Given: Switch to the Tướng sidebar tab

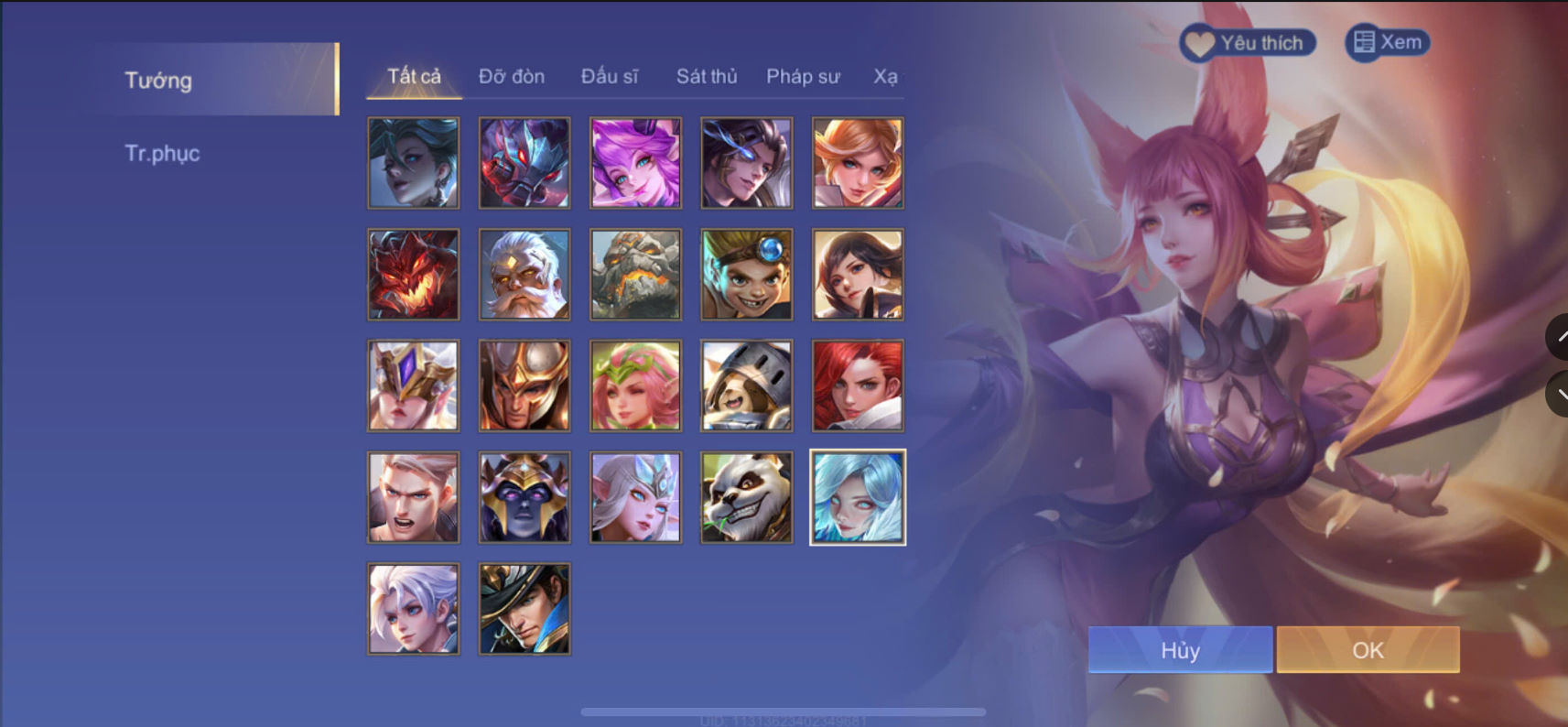Looking at the screenshot, I should click(x=158, y=81).
